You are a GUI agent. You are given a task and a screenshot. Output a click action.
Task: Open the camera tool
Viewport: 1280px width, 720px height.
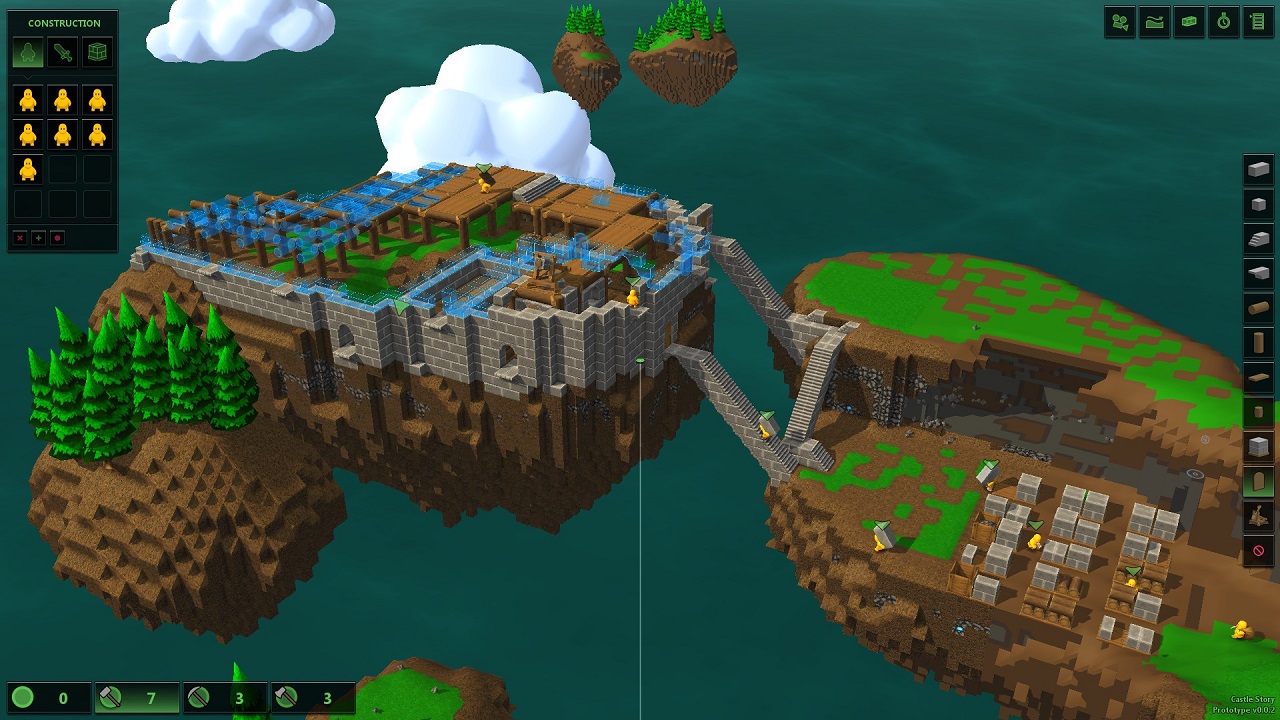pyautogui.click(x=1120, y=22)
